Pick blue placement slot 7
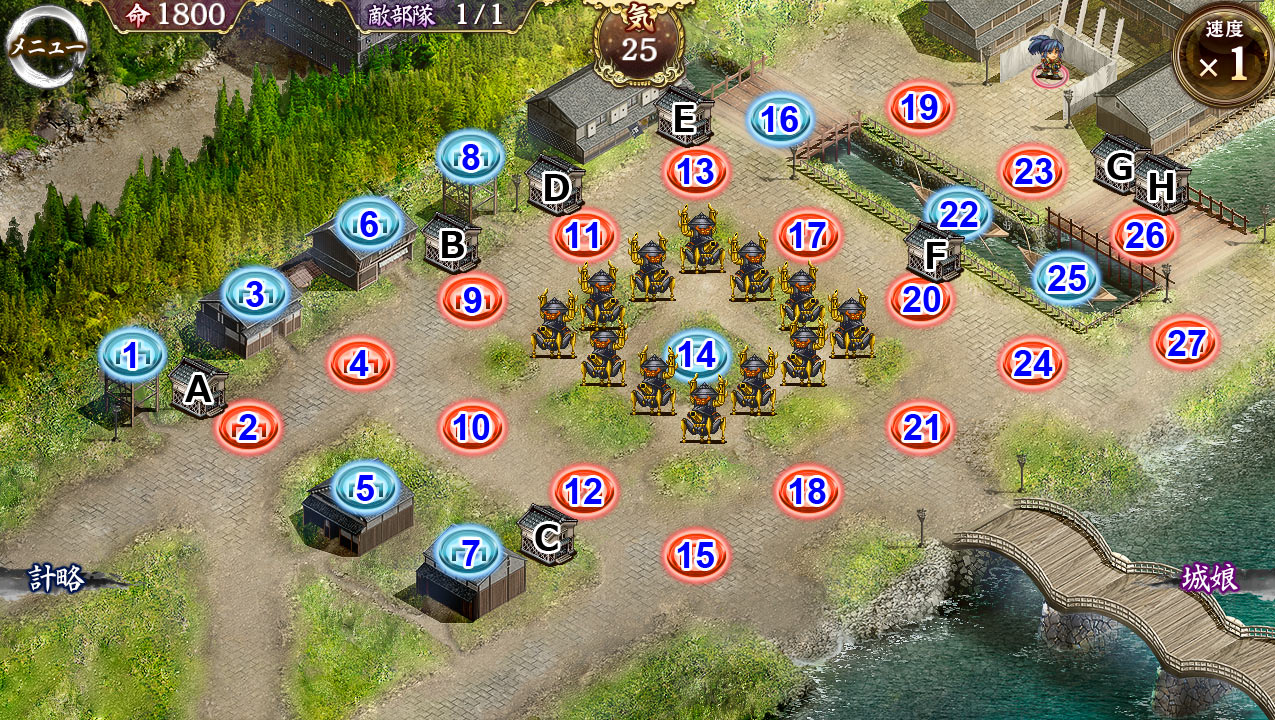Viewport: 1275px width, 720px height. (470, 551)
